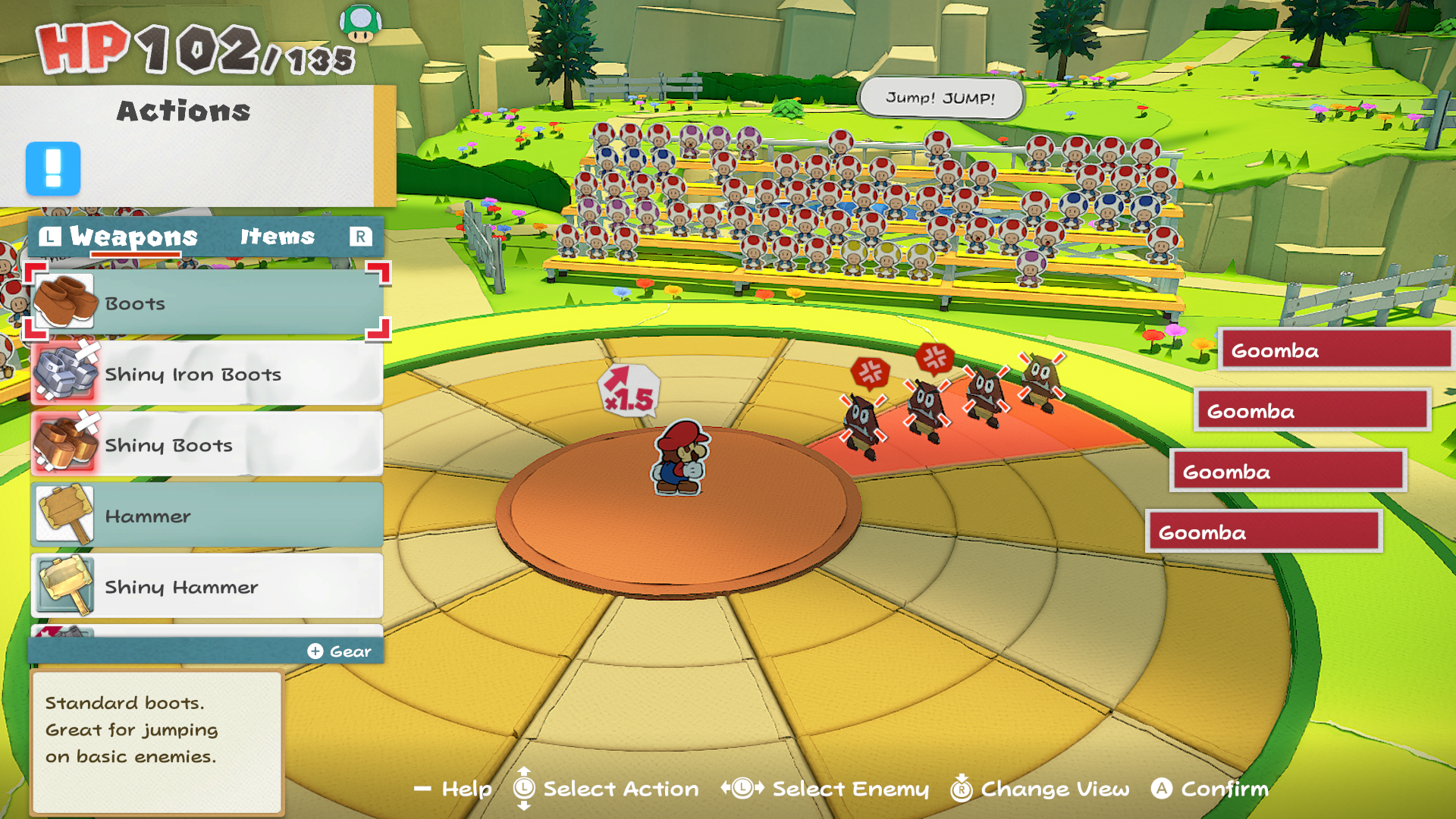Select the bottom Goomba target label
This screenshot has width=1456, height=819.
click(x=1263, y=532)
